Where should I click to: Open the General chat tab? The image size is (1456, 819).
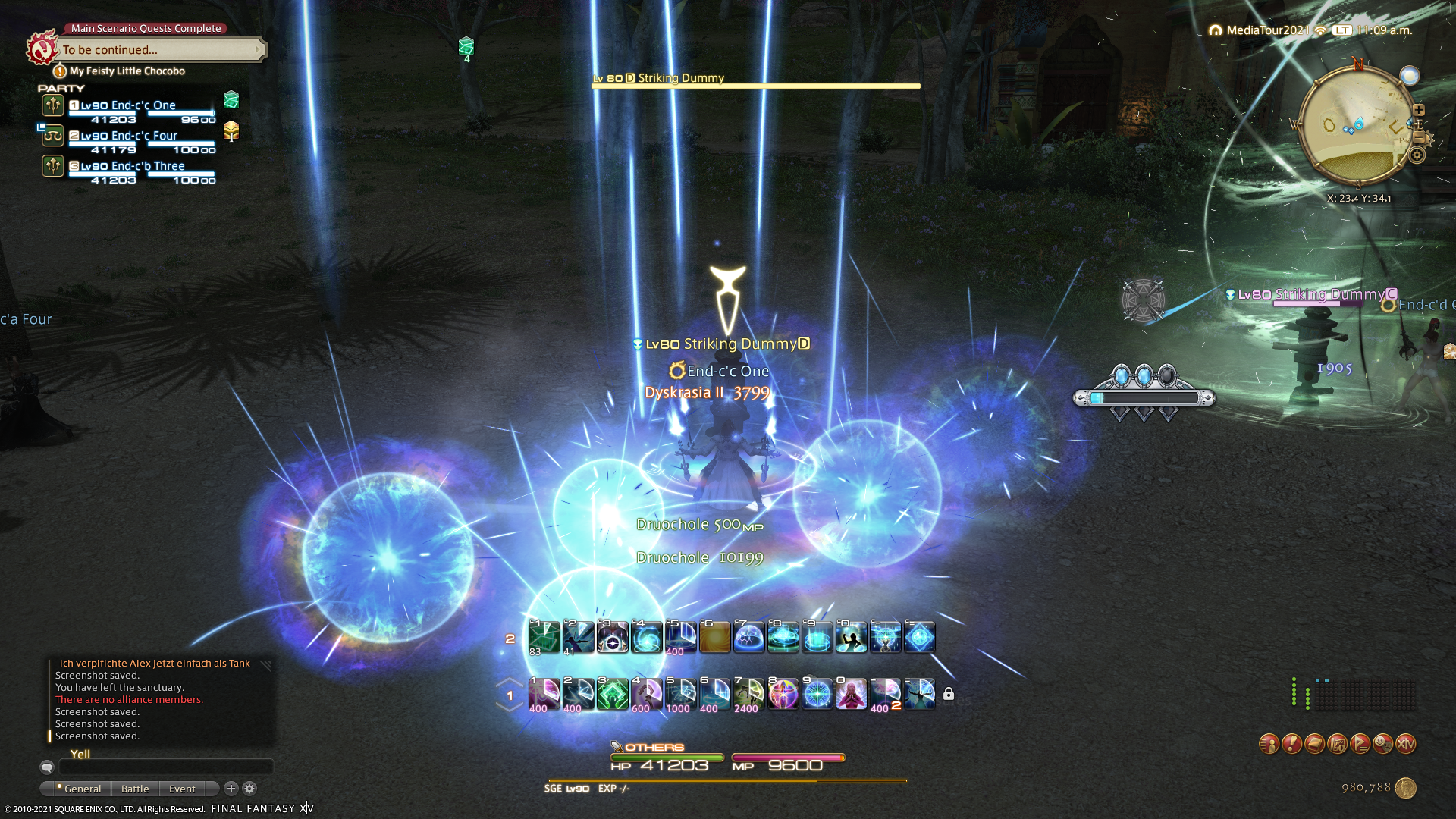click(x=82, y=789)
